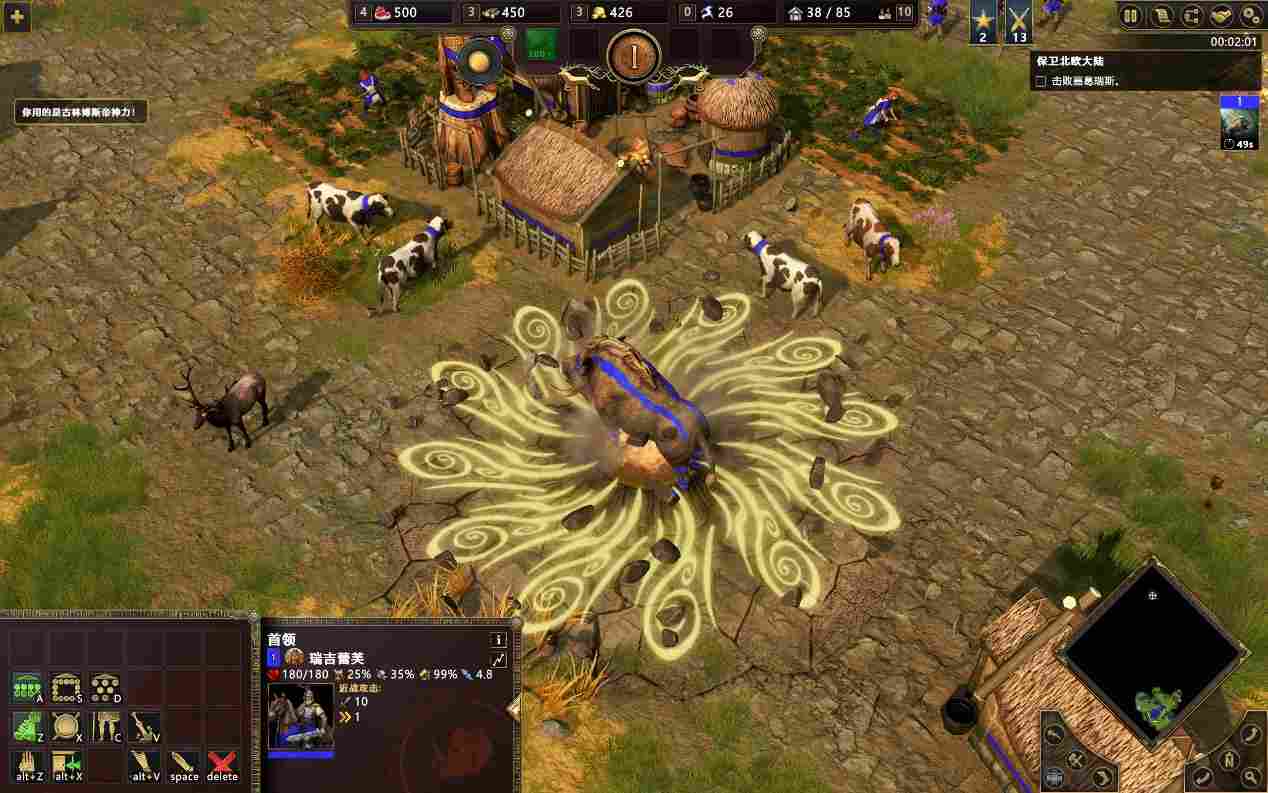Screen dimensions: 1268x793
Task: Select the crossed swords military banner
Action: click(x=1019, y=21)
